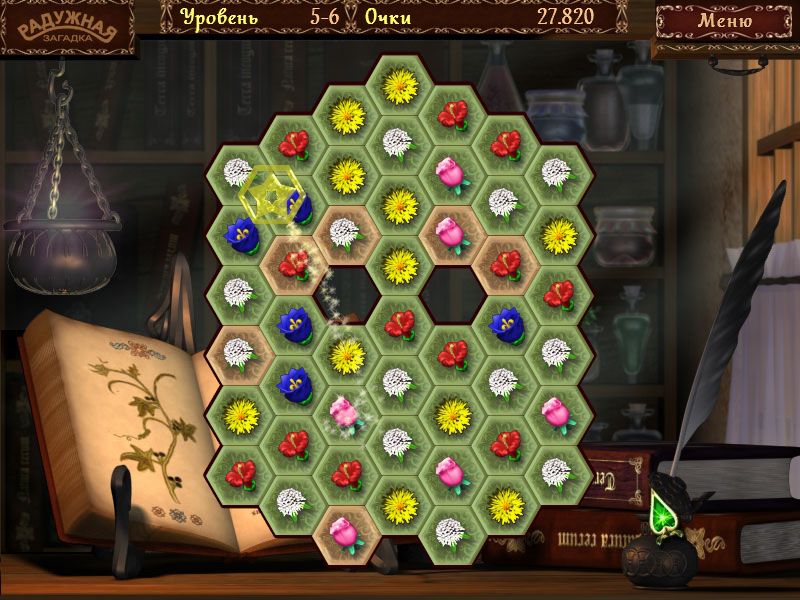The image size is (800, 600).
Task: Select the blue flower tile under the glowing hexagon cursor
Action: 296,207
